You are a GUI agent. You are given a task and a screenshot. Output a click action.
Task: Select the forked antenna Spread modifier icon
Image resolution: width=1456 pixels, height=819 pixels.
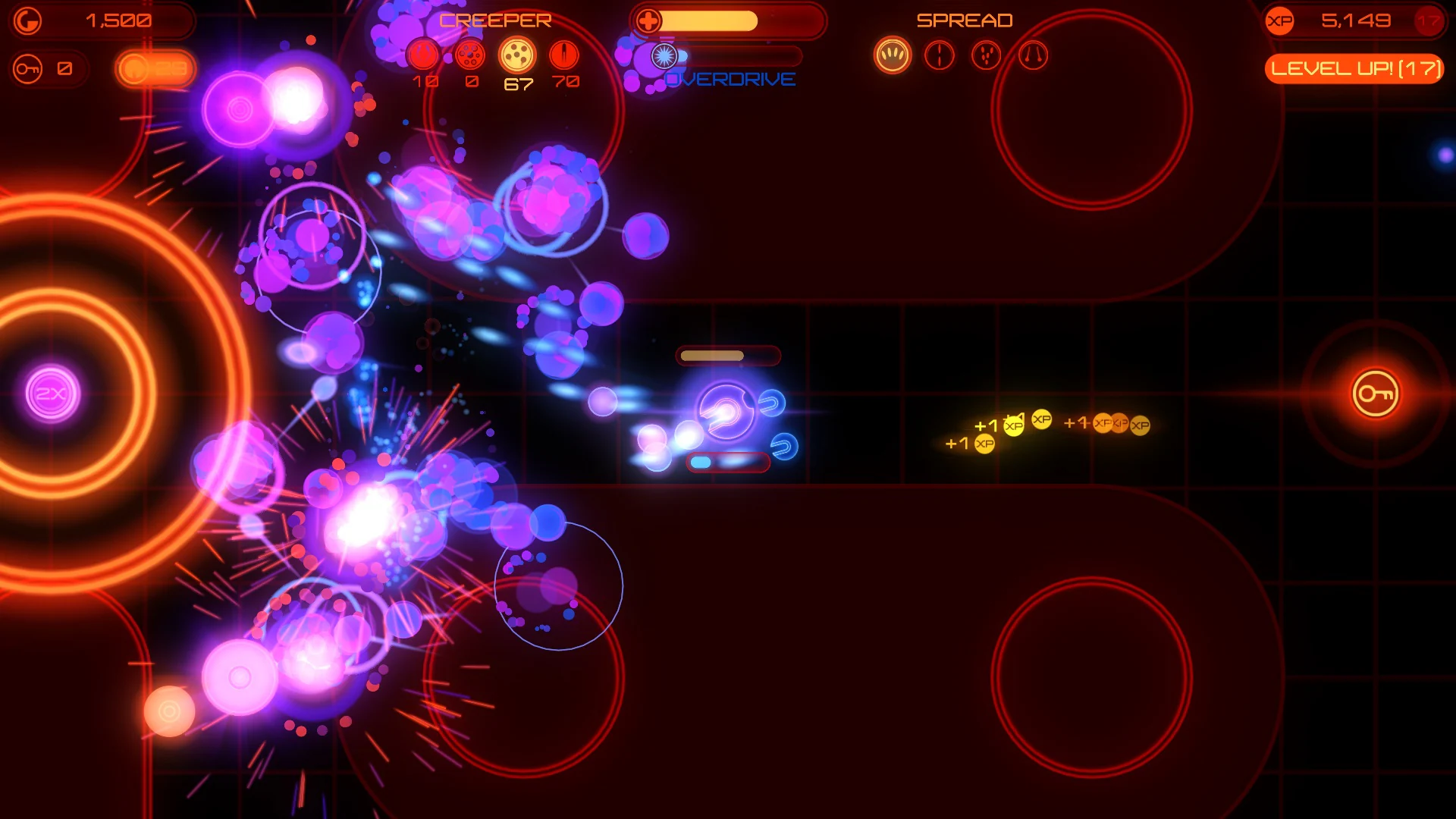(x=1034, y=55)
